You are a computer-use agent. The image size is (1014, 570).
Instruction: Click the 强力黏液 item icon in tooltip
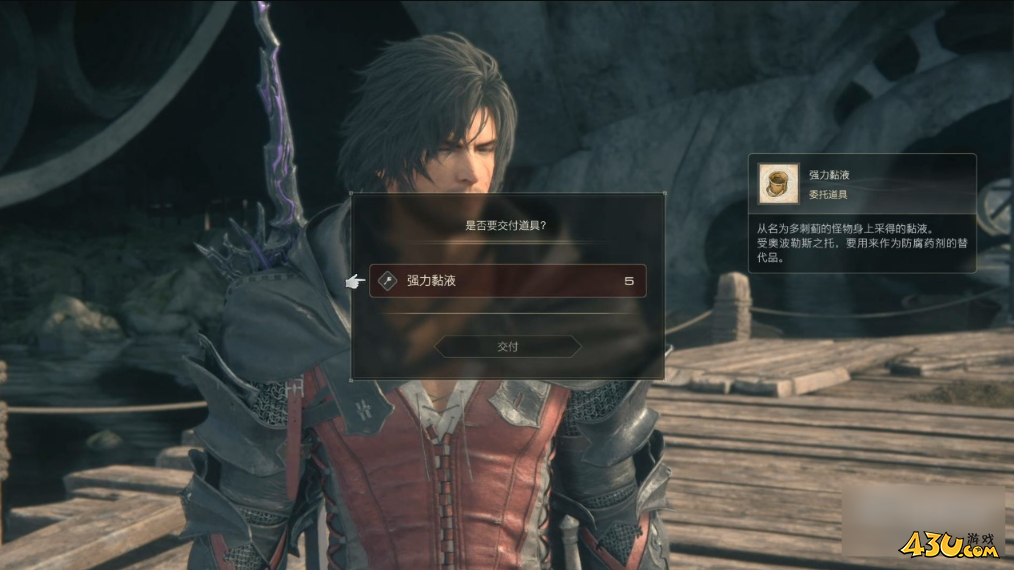click(x=778, y=182)
